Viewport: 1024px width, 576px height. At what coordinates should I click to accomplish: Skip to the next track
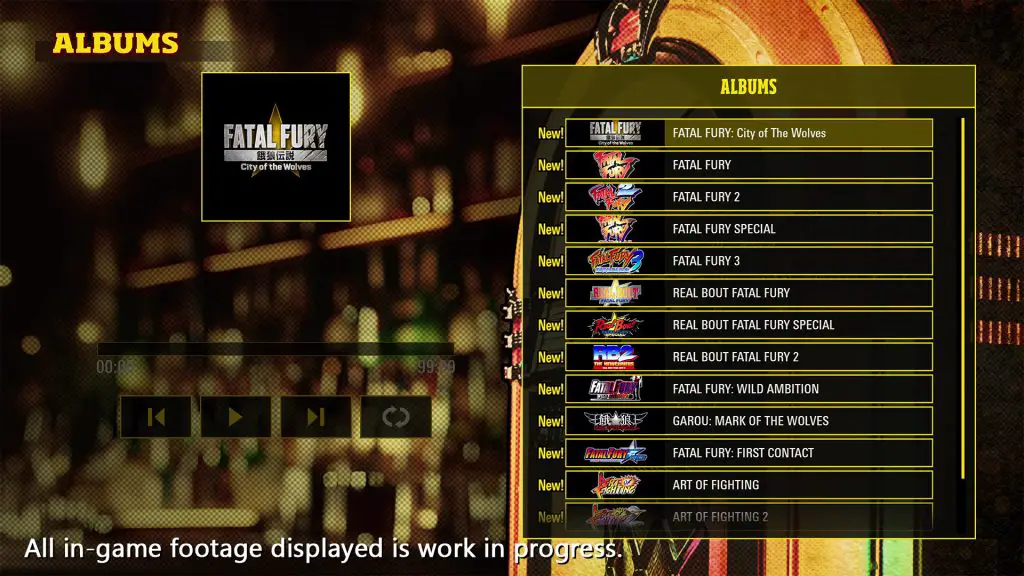(316, 417)
